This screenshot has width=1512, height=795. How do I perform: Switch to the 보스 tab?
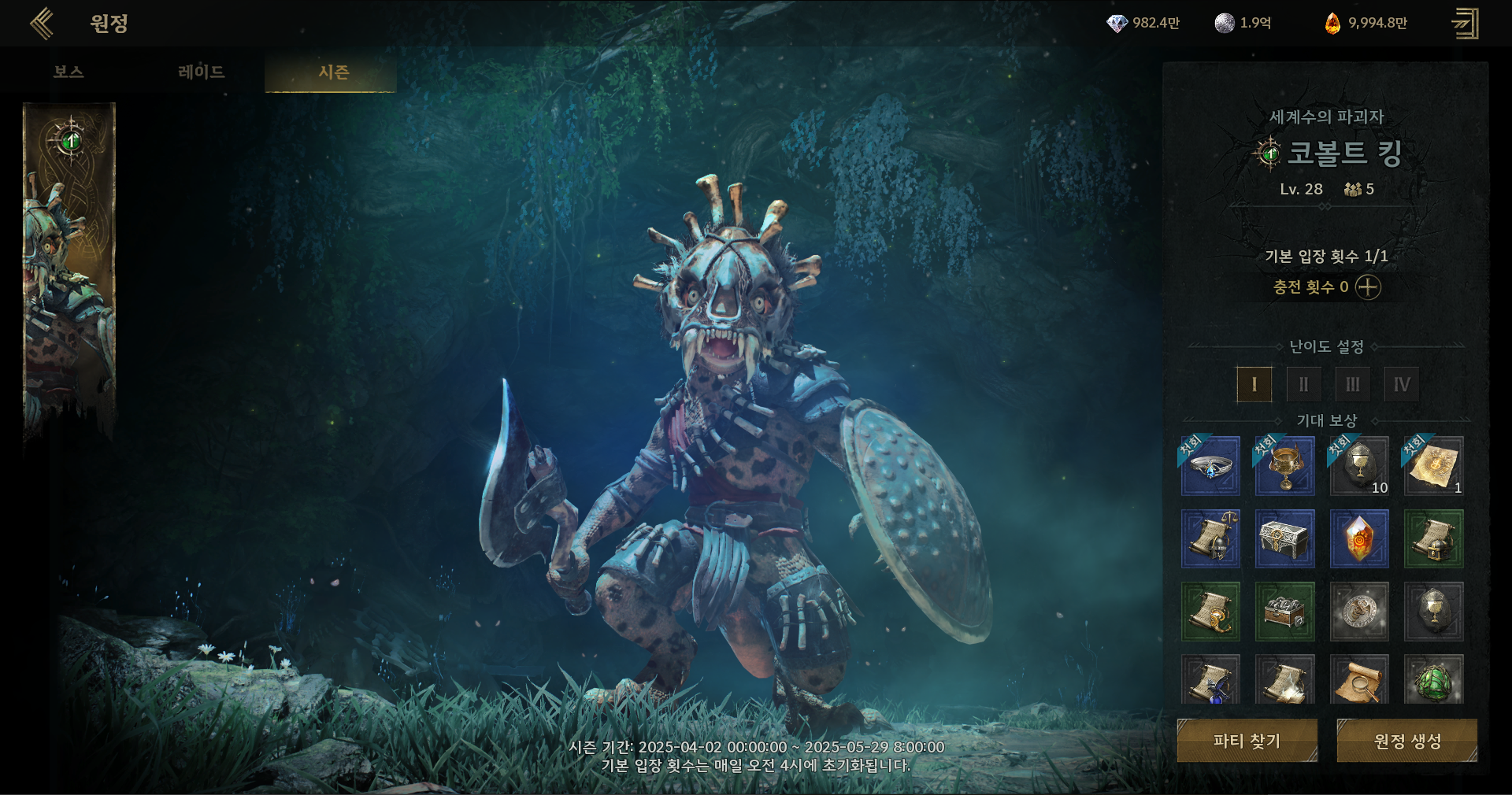coord(69,72)
